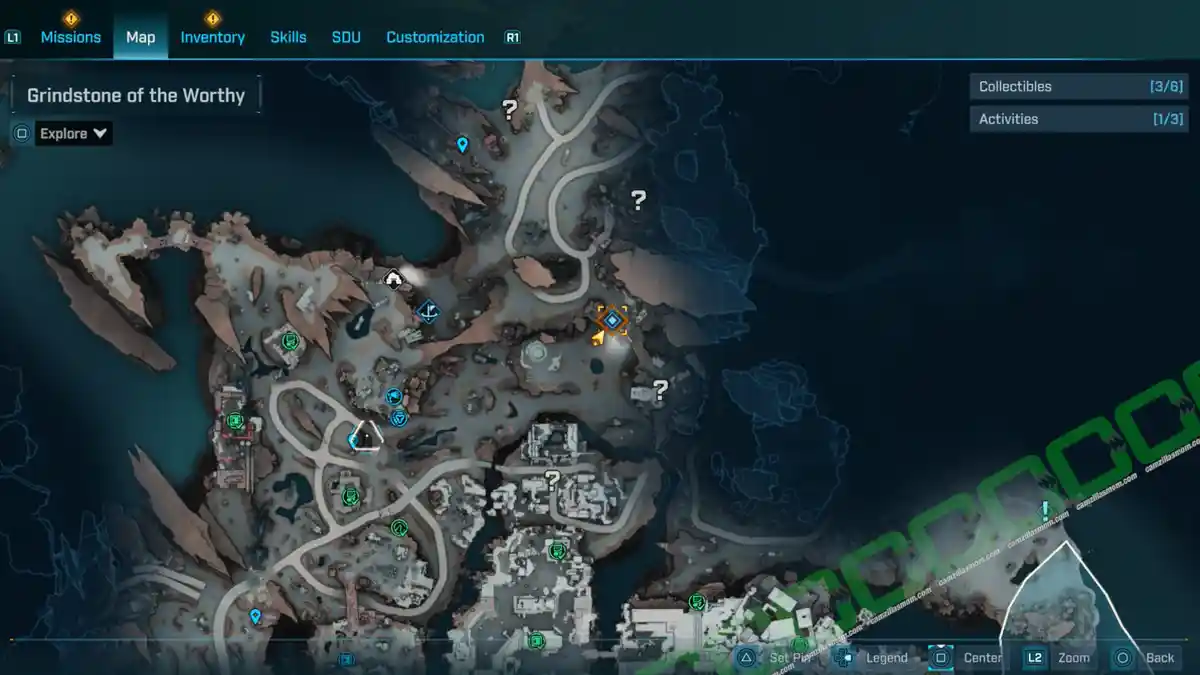Screen dimensions: 1200x675
Task: Go to the Customization tab
Action: [x=435, y=37]
